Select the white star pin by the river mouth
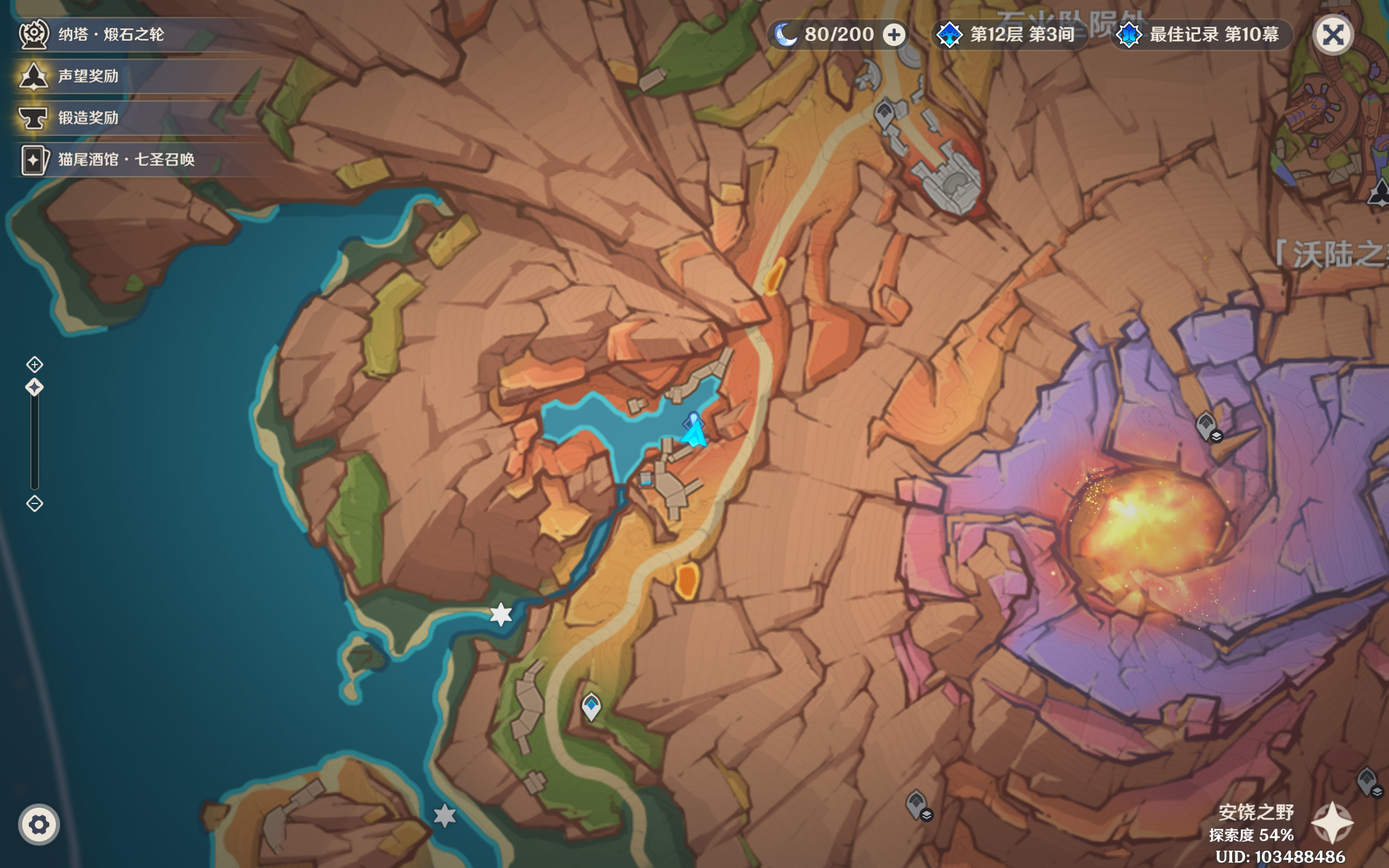The height and width of the screenshot is (868, 1389). (501, 614)
